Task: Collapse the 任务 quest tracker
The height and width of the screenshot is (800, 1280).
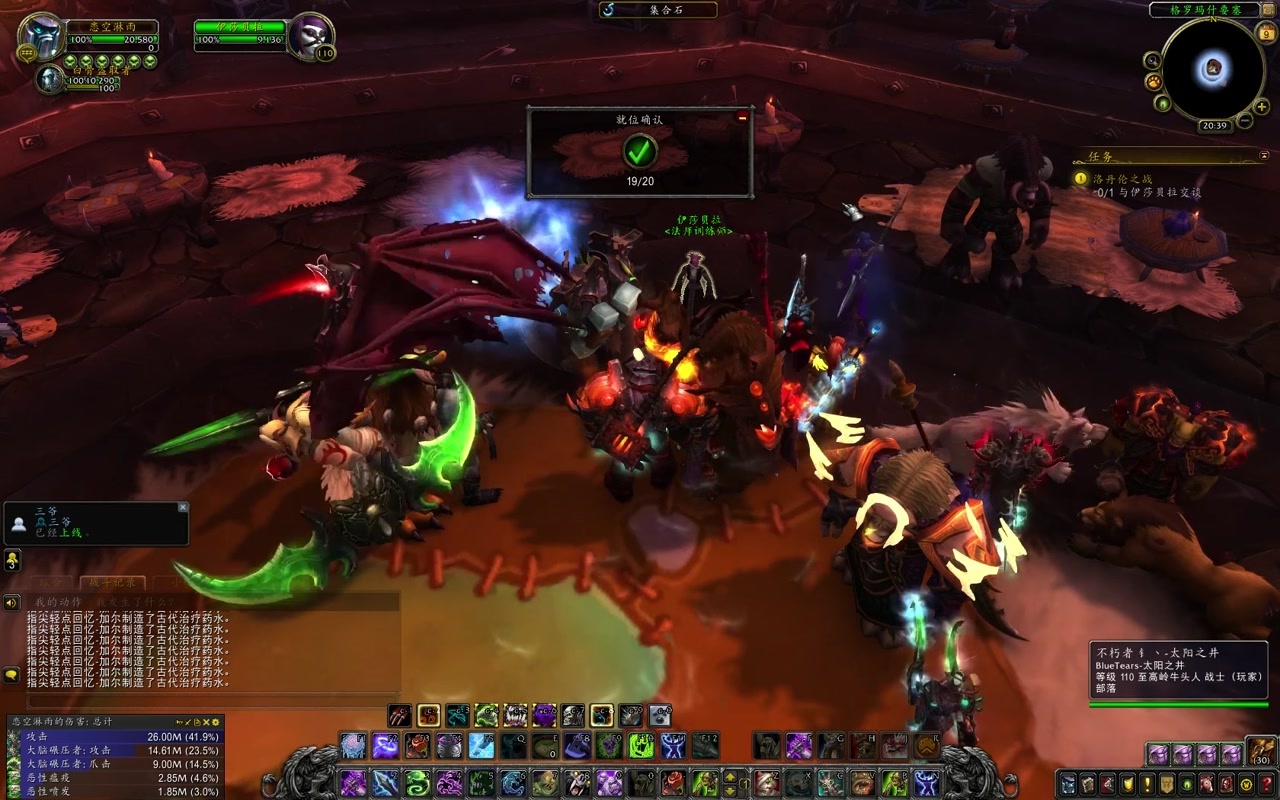Action: [1264, 156]
